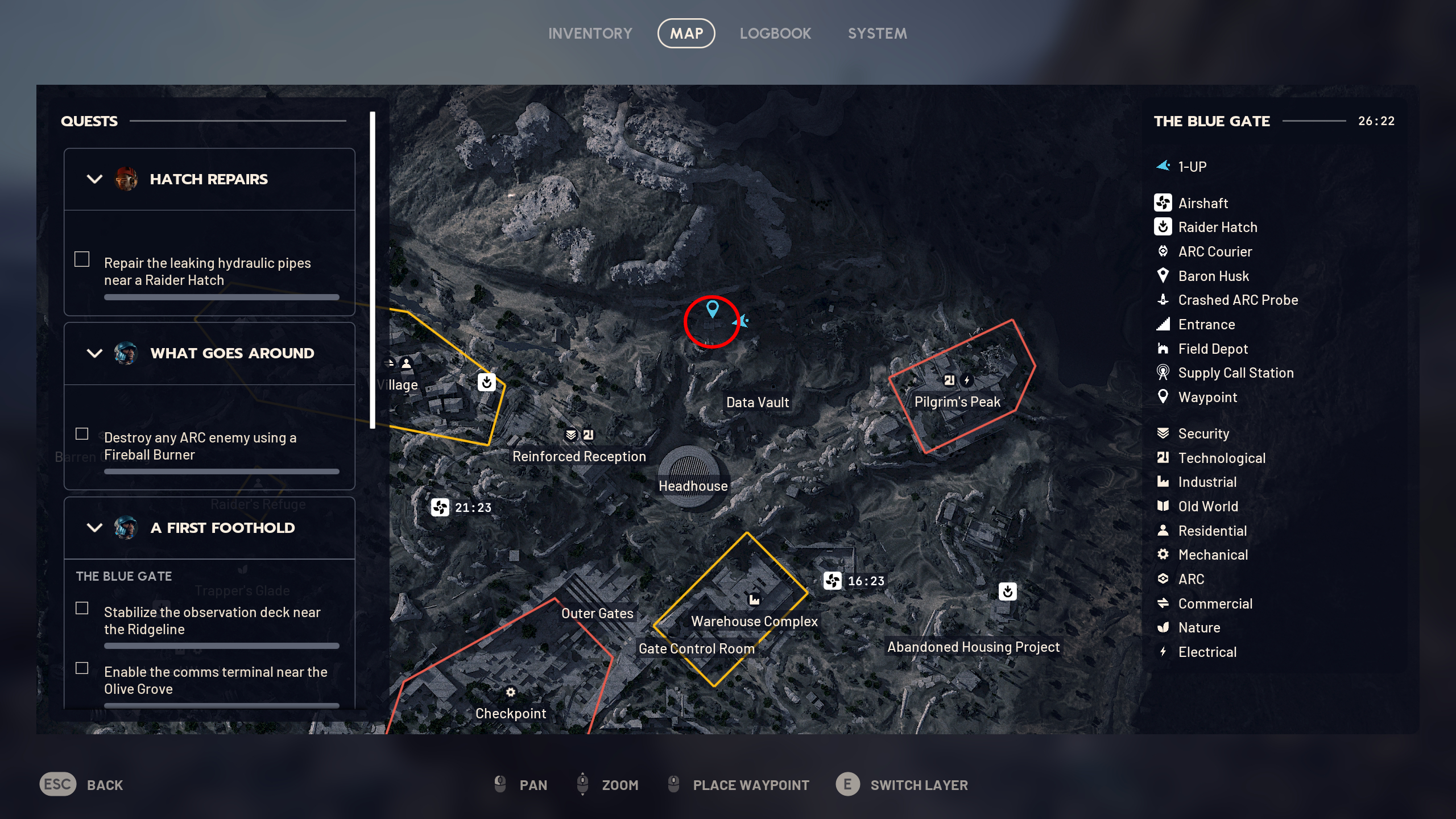1456x819 pixels.
Task: Check the Destroy any ARC enemy objective box
Action: point(81,433)
